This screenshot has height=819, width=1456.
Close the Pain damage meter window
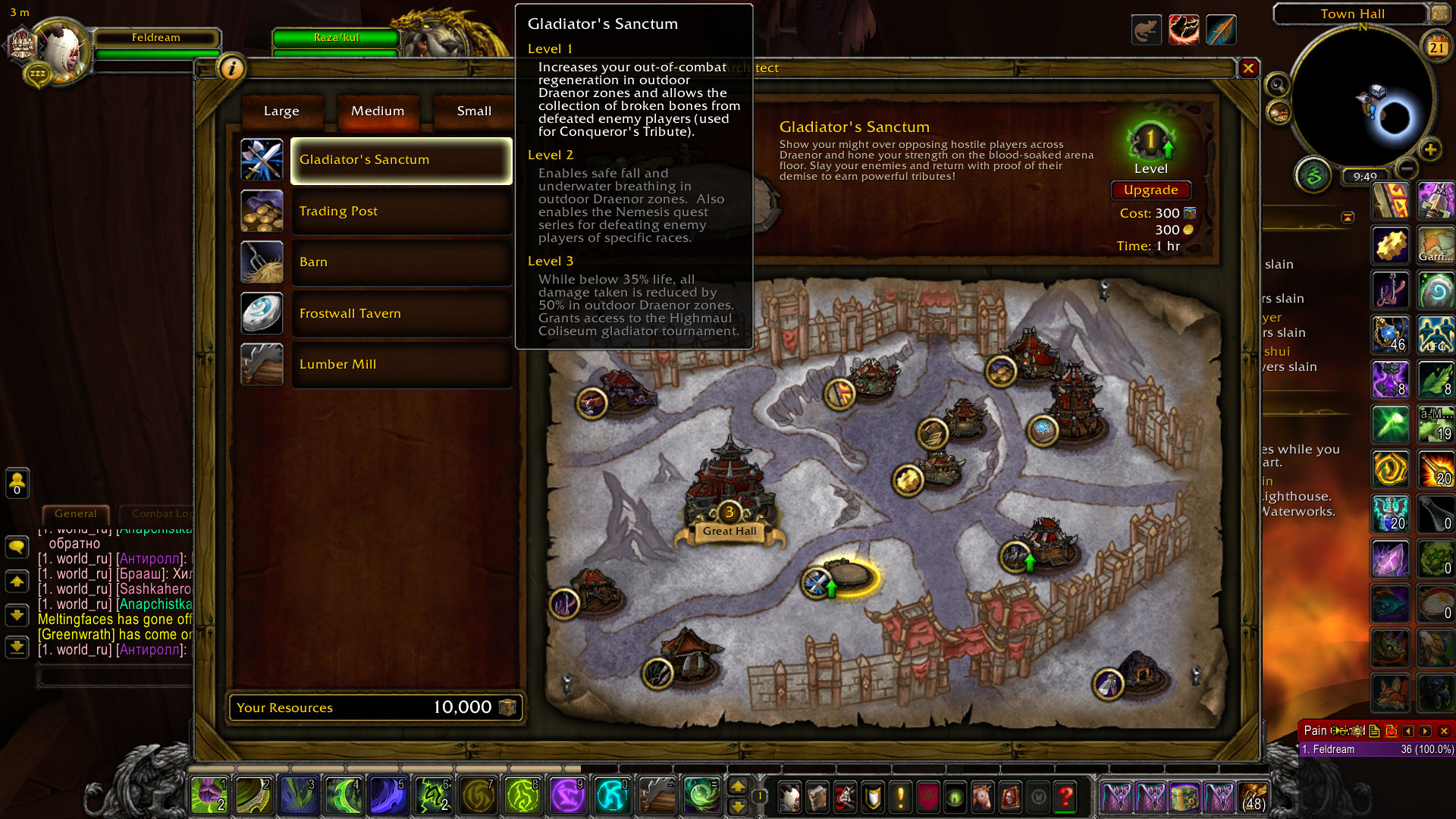pos(1444,731)
